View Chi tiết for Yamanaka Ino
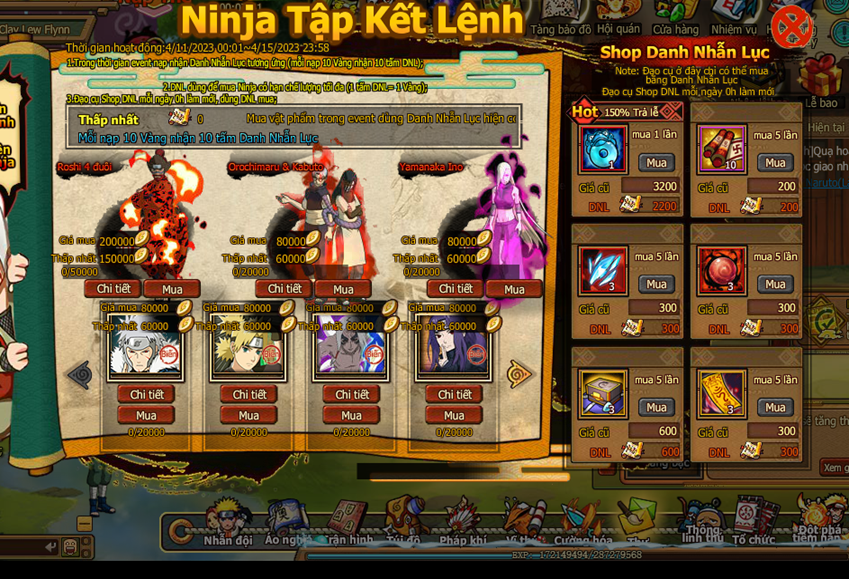 (455, 289)
